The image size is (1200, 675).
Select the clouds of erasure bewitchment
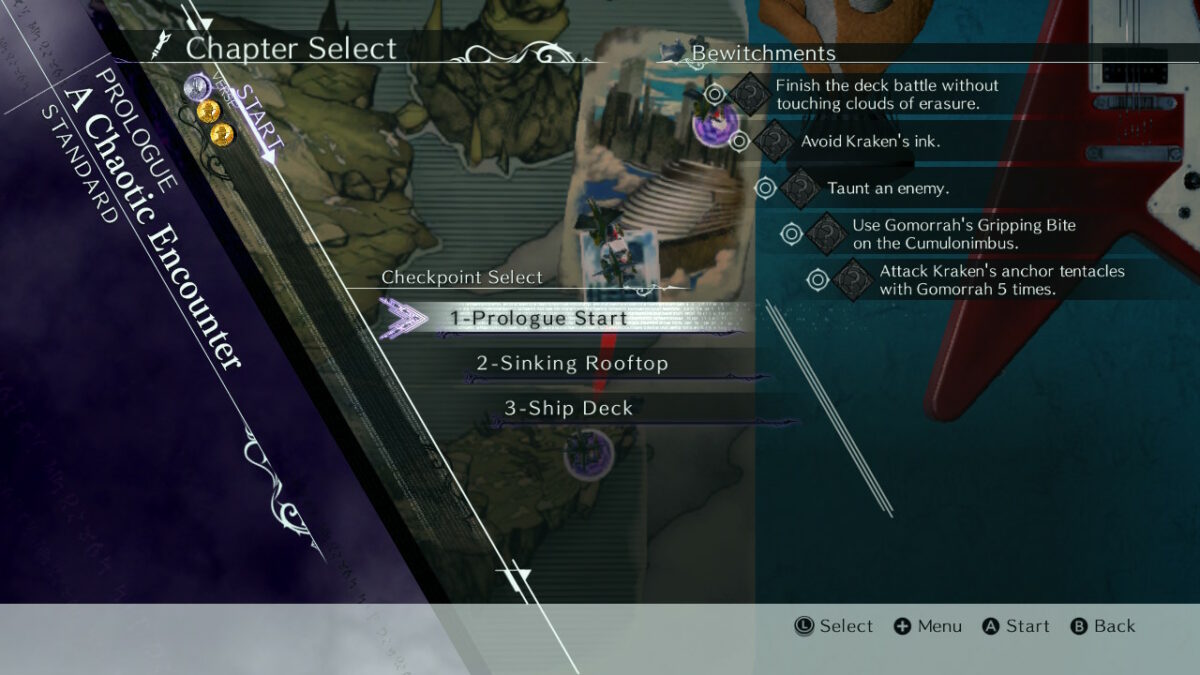tap(886, 94)
